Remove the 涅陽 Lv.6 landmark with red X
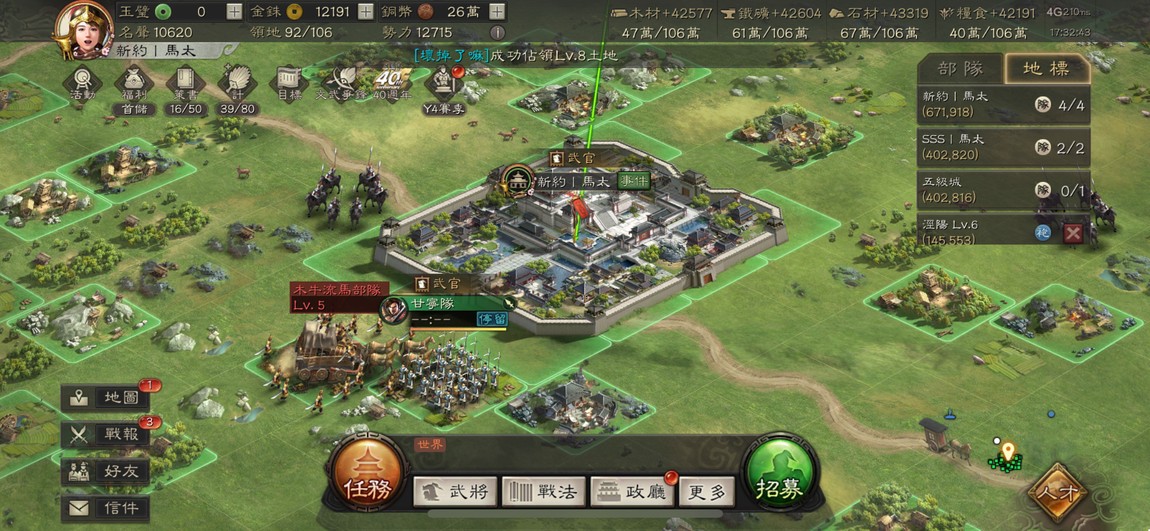 click(x=1073, y=232)
